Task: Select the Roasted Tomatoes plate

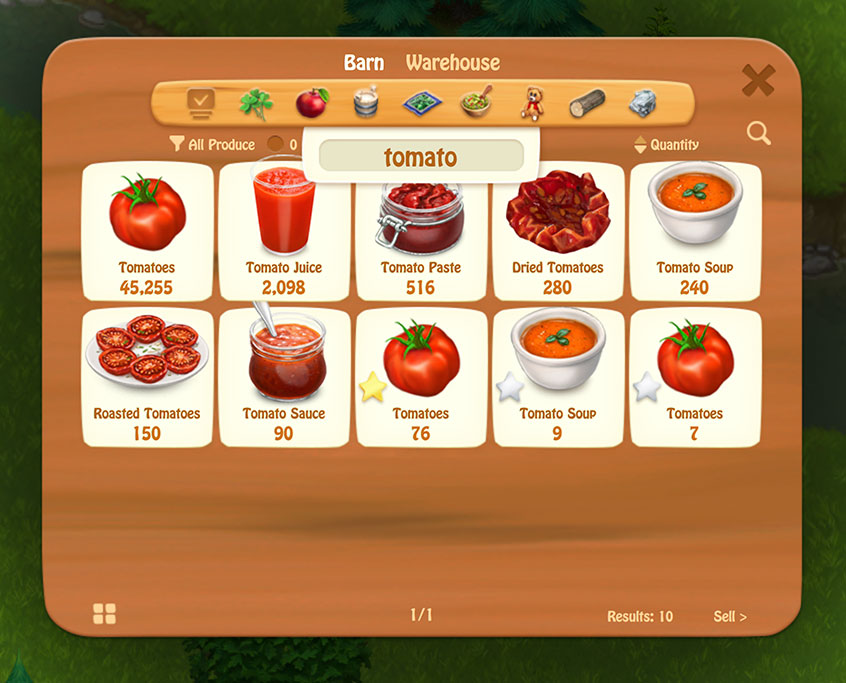Action: 147,378
